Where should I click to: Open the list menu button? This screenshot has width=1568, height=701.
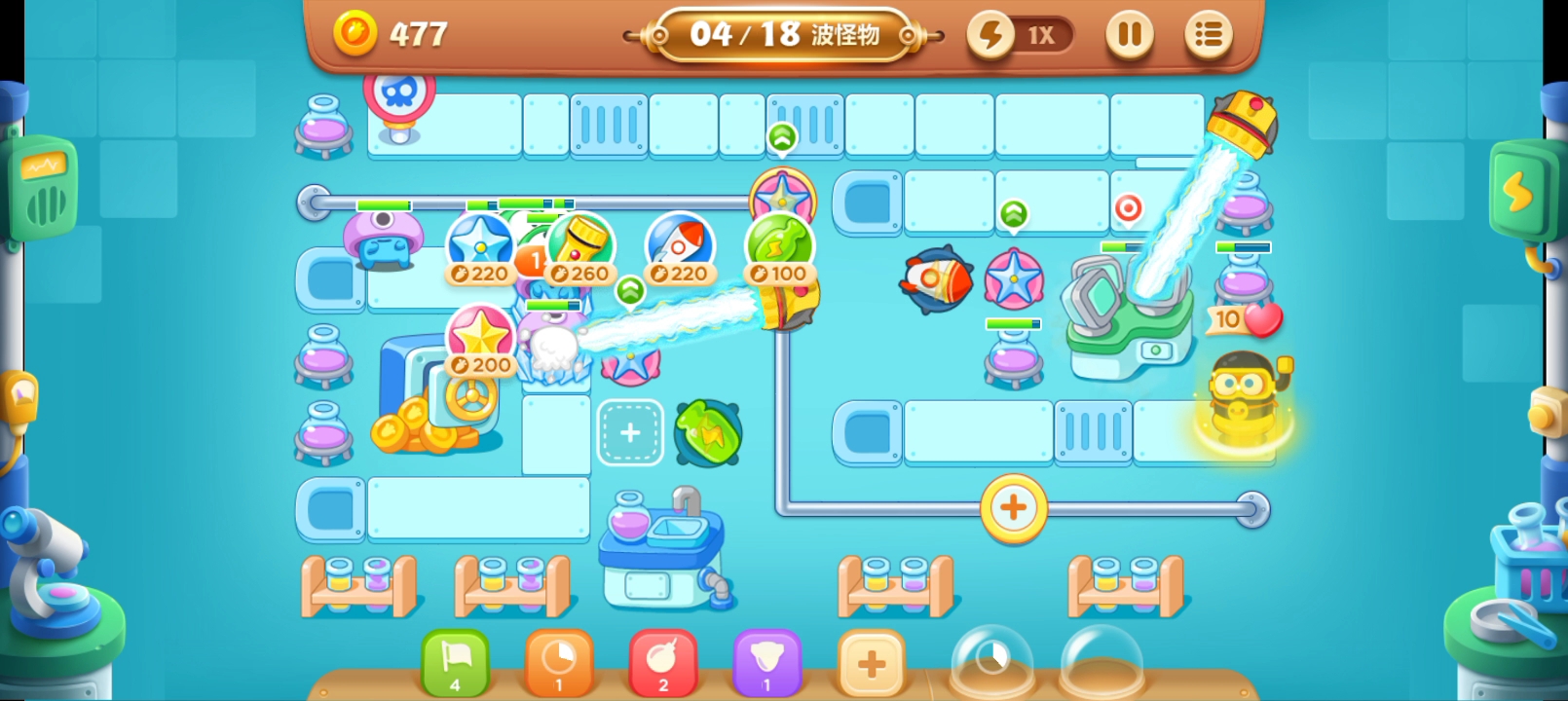click(1209, 35)
